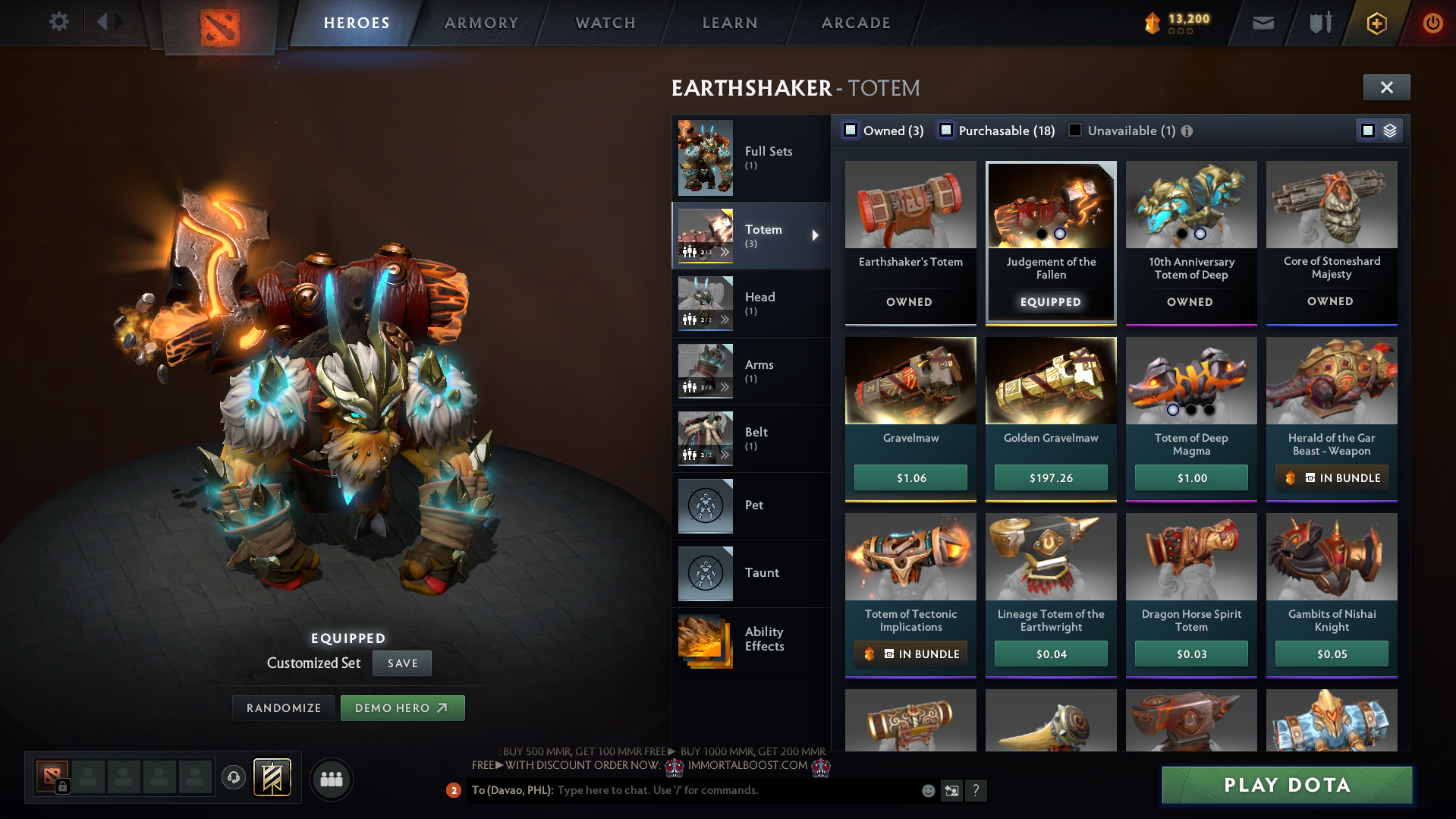Open the Pet slot category

click(753, 505)
